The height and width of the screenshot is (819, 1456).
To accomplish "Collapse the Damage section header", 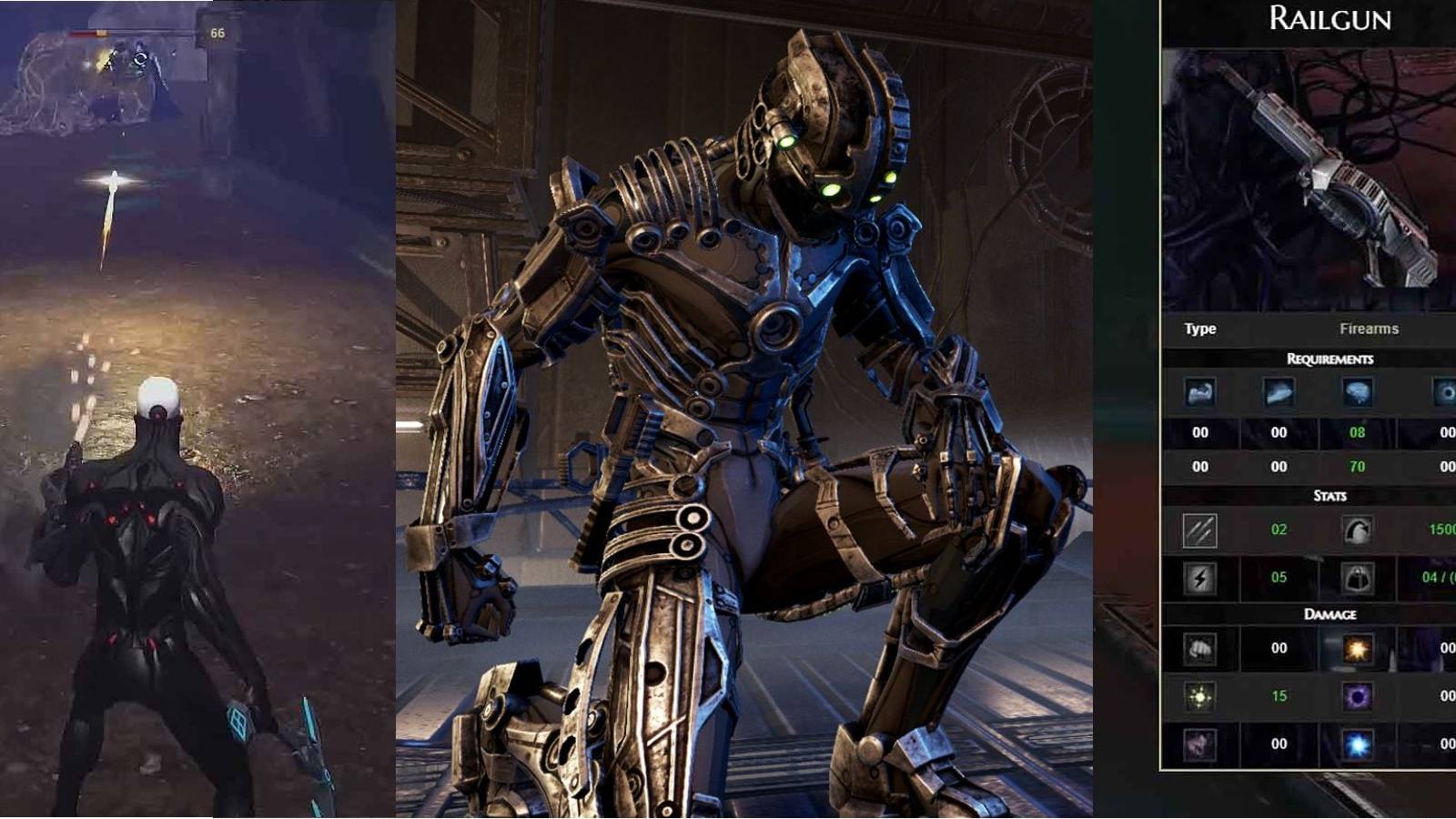I will (x=1330, y=614).
